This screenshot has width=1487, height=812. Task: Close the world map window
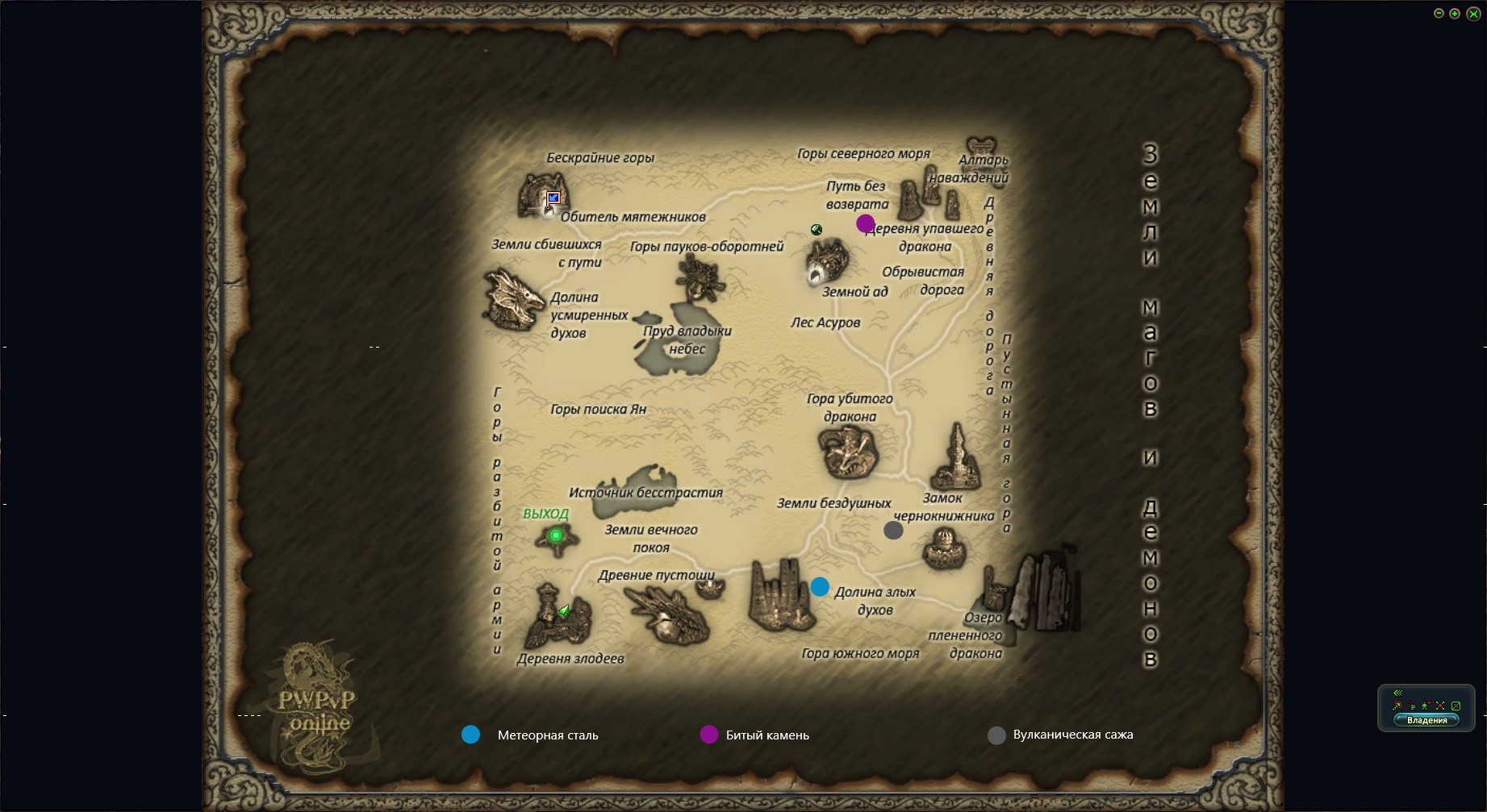1472,14
